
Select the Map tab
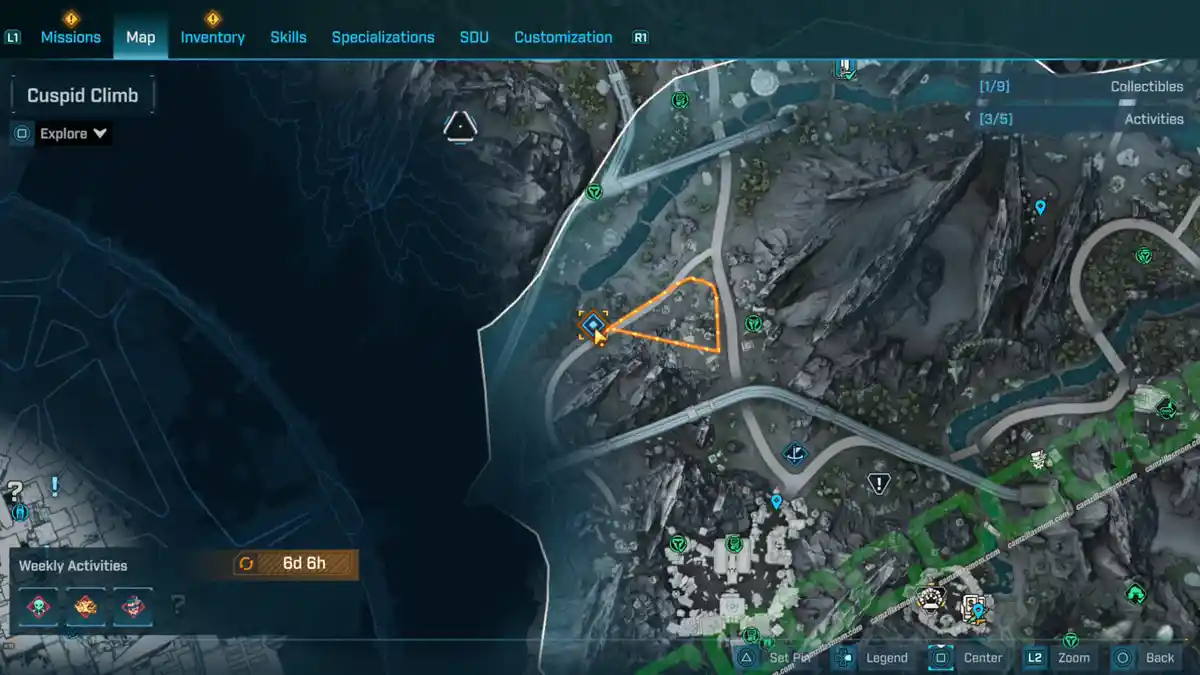(140, 37)
